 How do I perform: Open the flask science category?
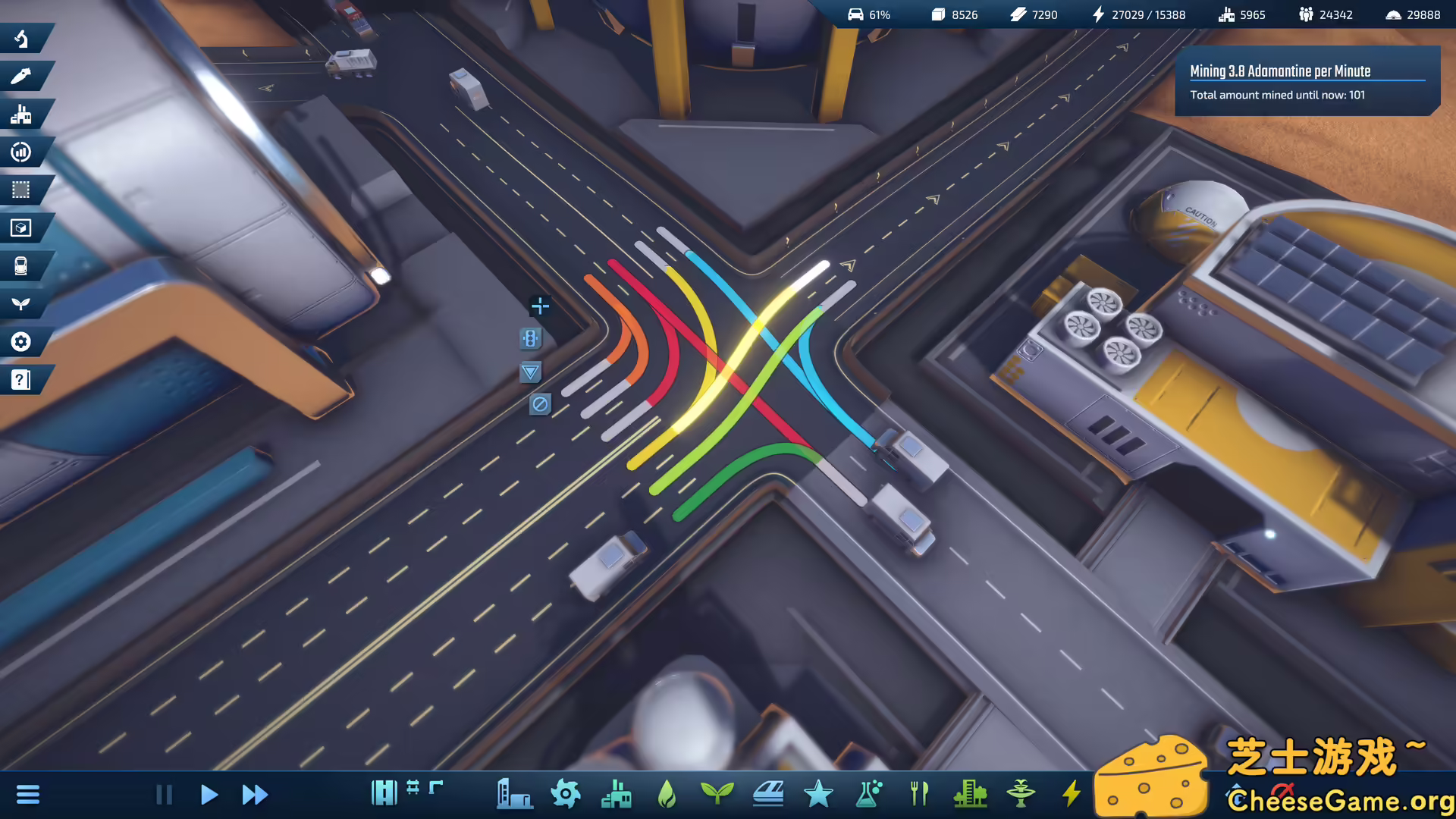pyautogui.click(x=869, y=794)
